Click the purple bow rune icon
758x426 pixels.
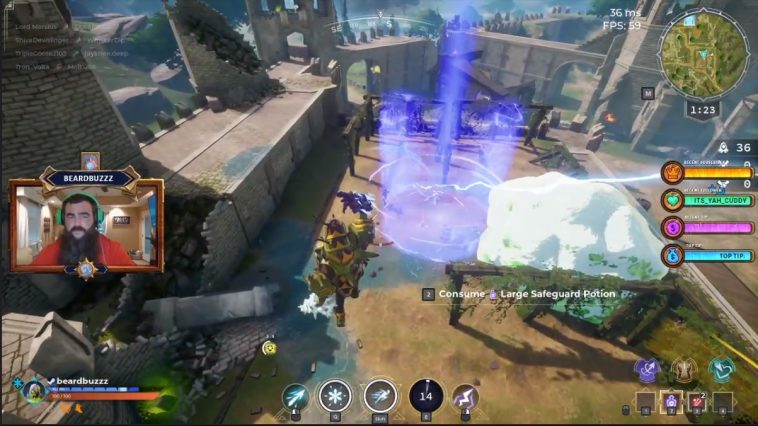pos(648,370)
